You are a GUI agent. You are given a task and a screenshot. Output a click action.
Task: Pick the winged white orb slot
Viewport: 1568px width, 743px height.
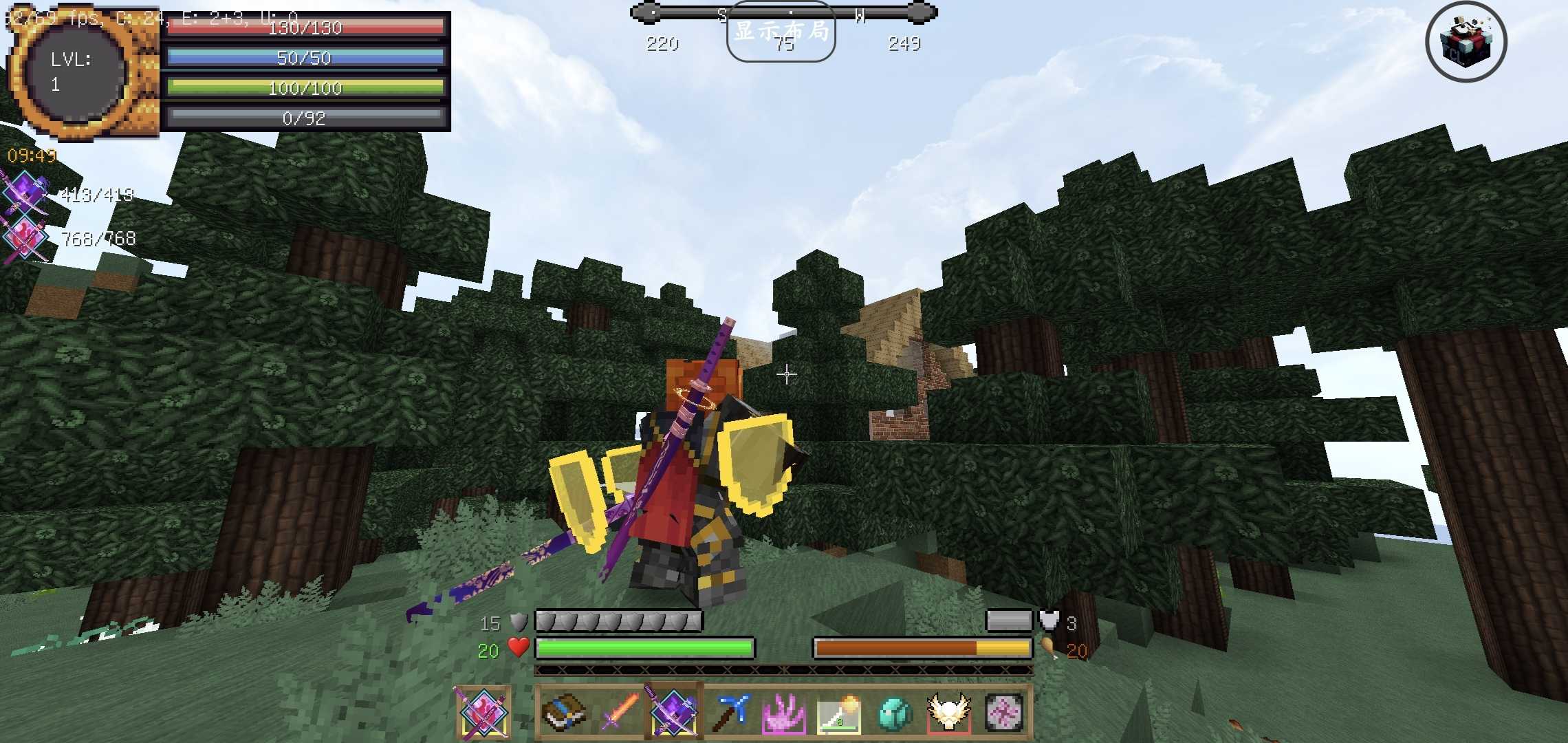[x=949, y=712]
